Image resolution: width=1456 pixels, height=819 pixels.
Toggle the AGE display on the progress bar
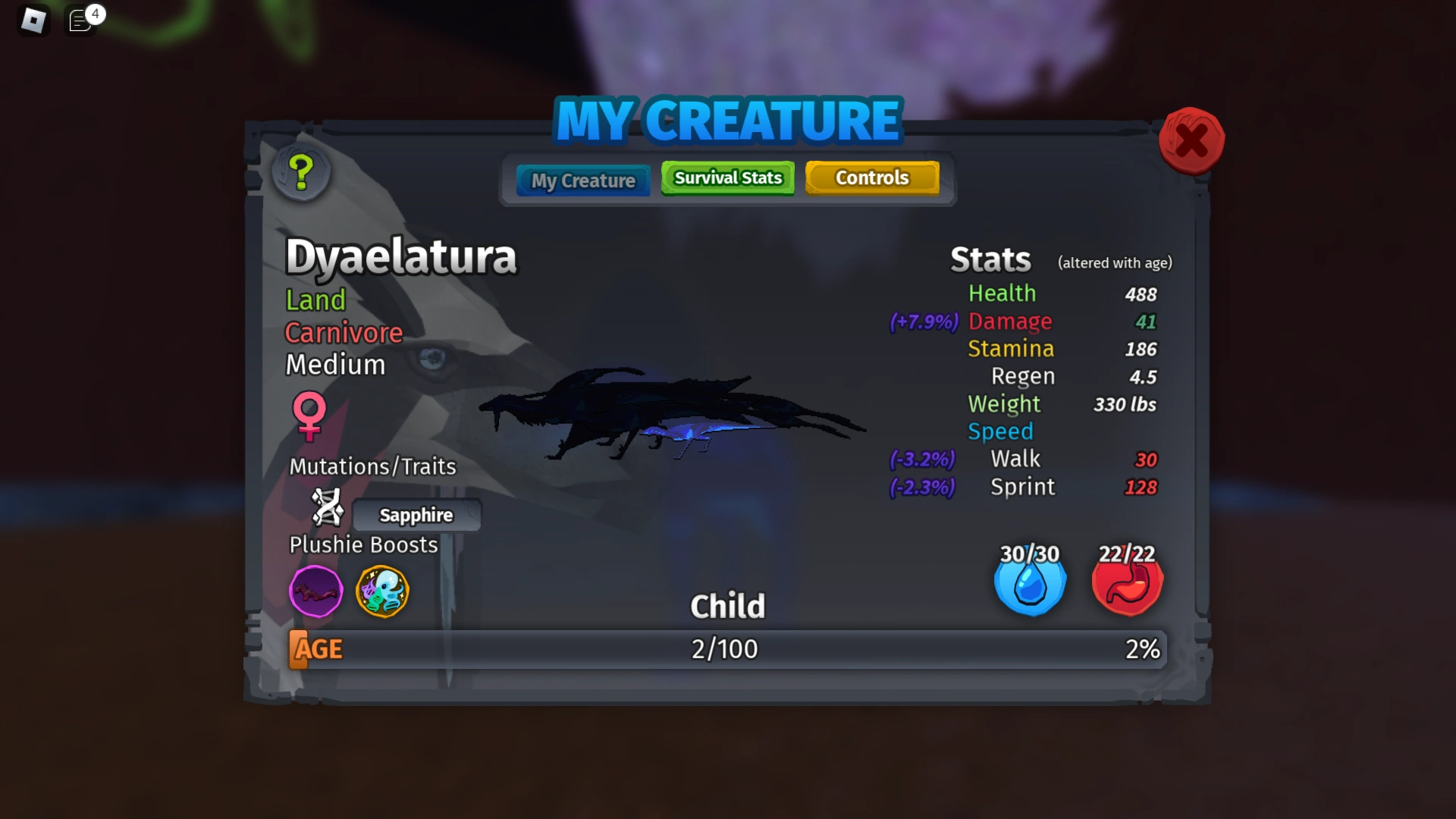[315, 649]
